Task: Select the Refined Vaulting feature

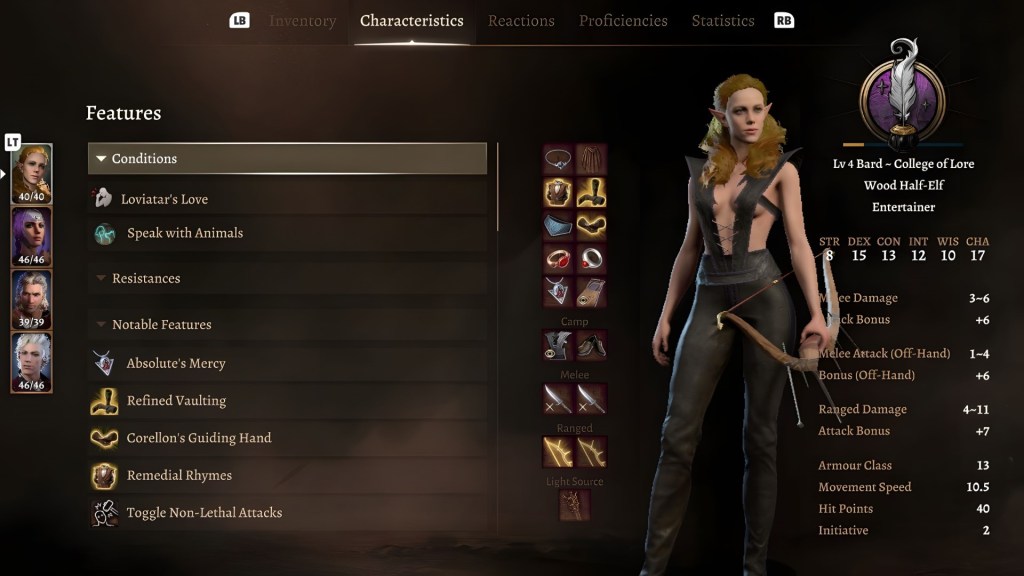Action: pos(176,400)
